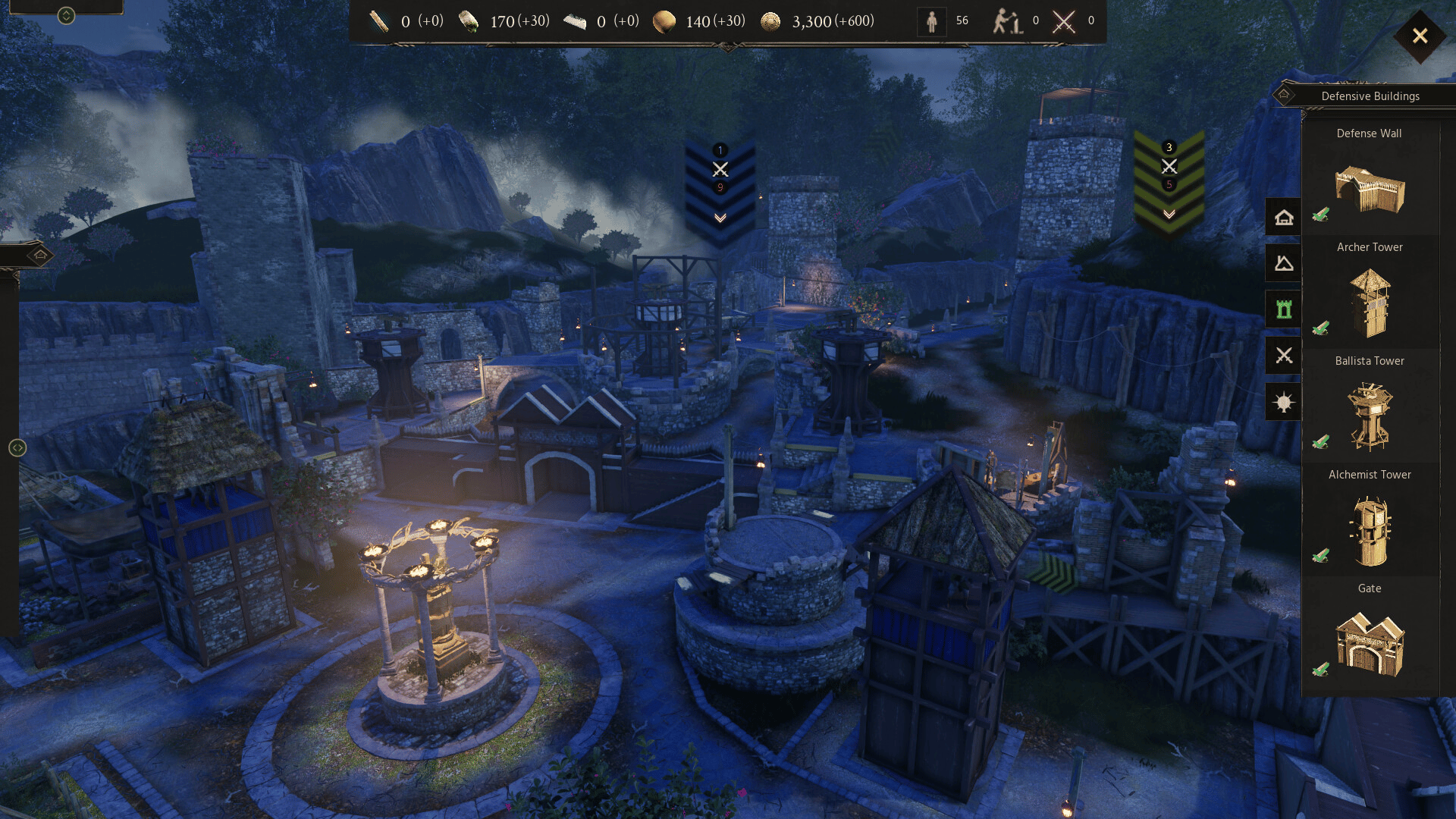
Task: Select the Alchemist Tower building
Action: pos(1370,531)
